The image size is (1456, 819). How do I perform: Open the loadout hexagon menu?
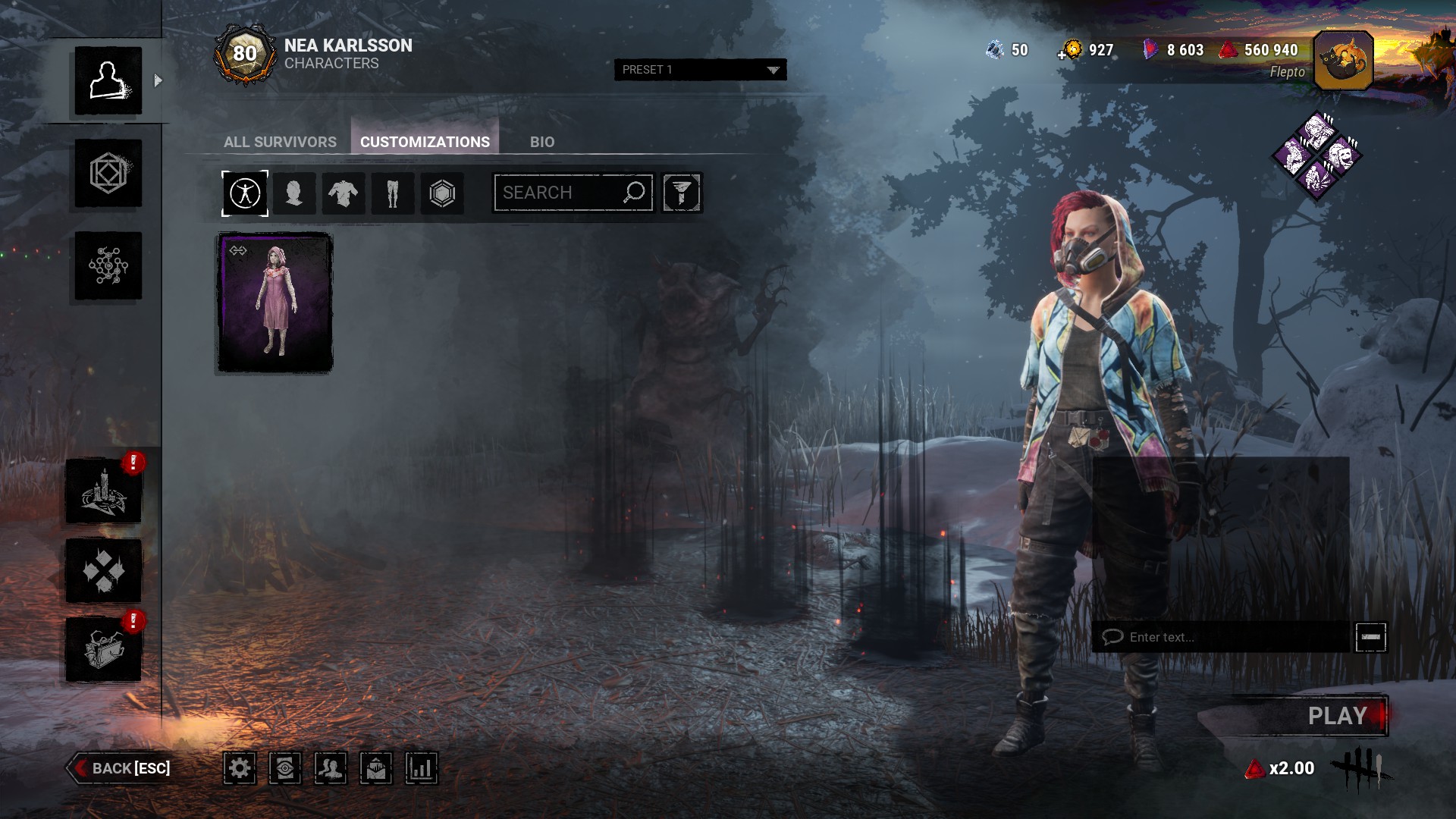108,174
